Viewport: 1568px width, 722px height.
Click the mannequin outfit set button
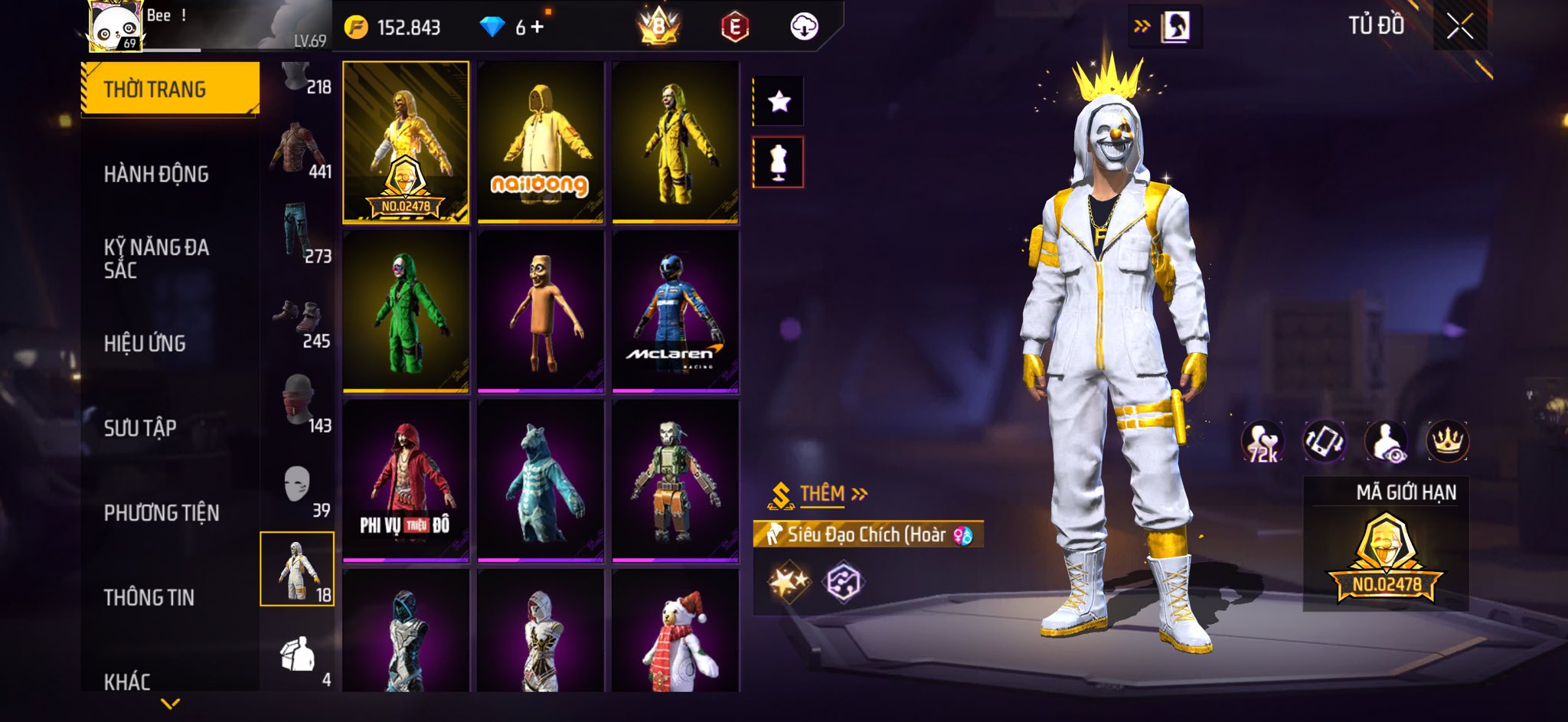pos(779,162)
